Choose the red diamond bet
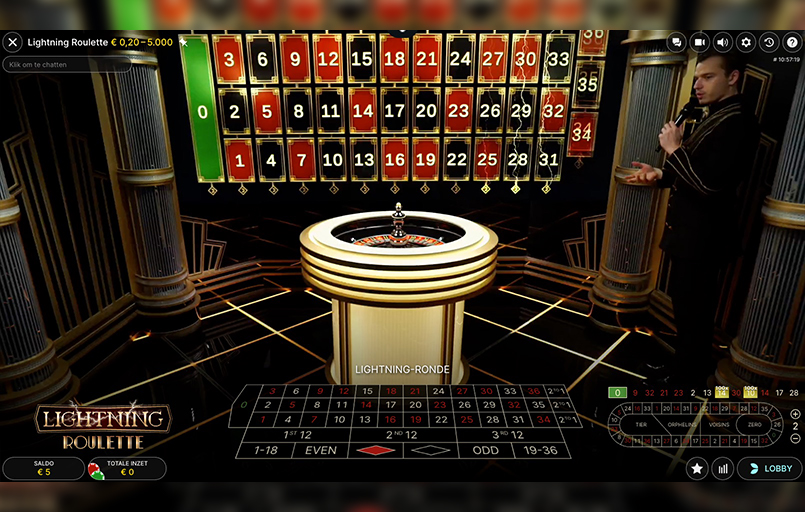This screenshot has height=512, width=805. click(x=376, y=450)
